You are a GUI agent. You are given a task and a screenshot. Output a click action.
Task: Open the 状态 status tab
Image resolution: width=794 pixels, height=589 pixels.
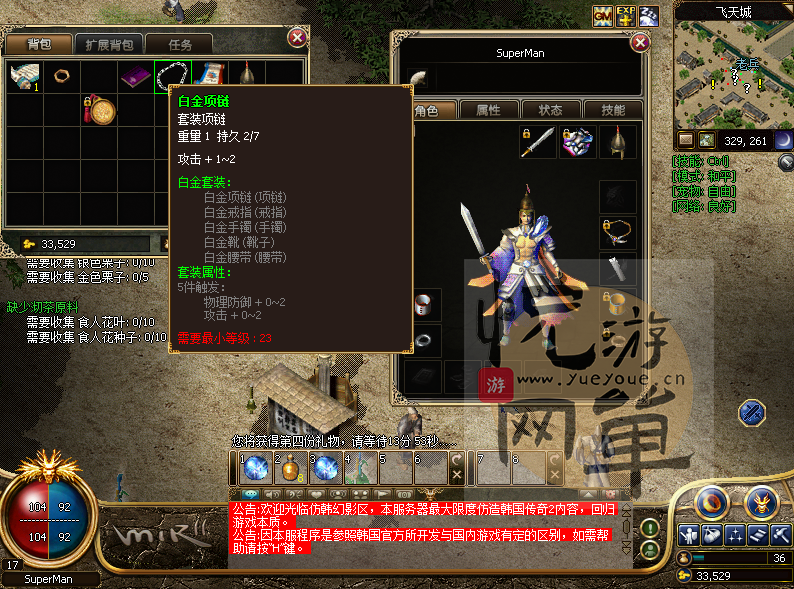click(550, 110)
